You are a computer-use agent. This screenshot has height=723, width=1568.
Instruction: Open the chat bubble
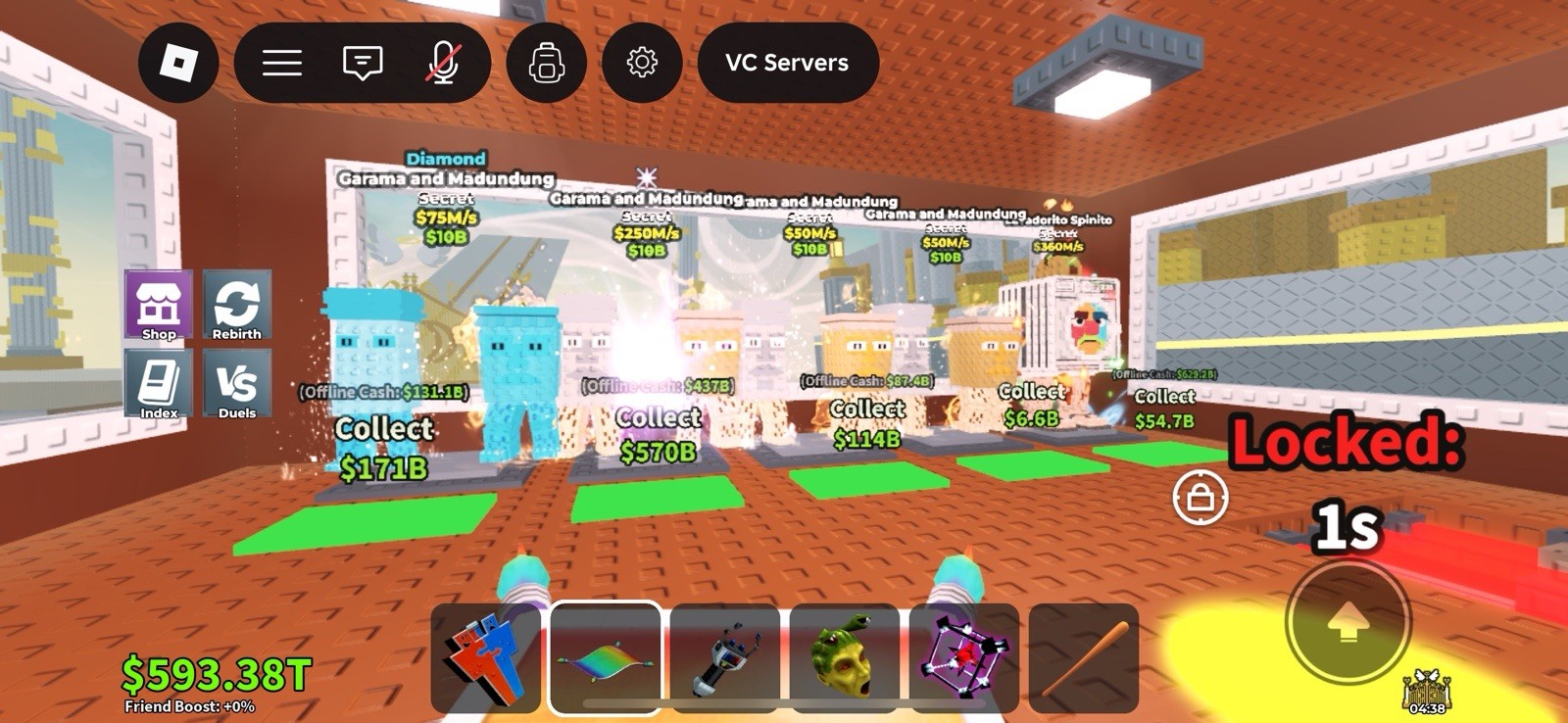tap(363, 62)
